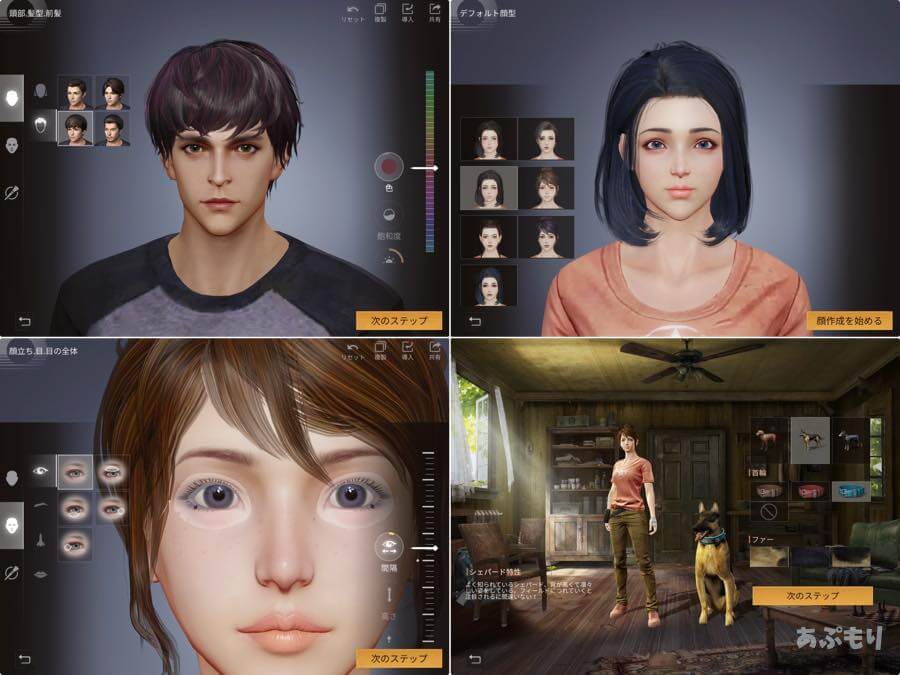Equip the blue dog collar
The width and height of the screenshot is (900, 675).
(850, 491)
